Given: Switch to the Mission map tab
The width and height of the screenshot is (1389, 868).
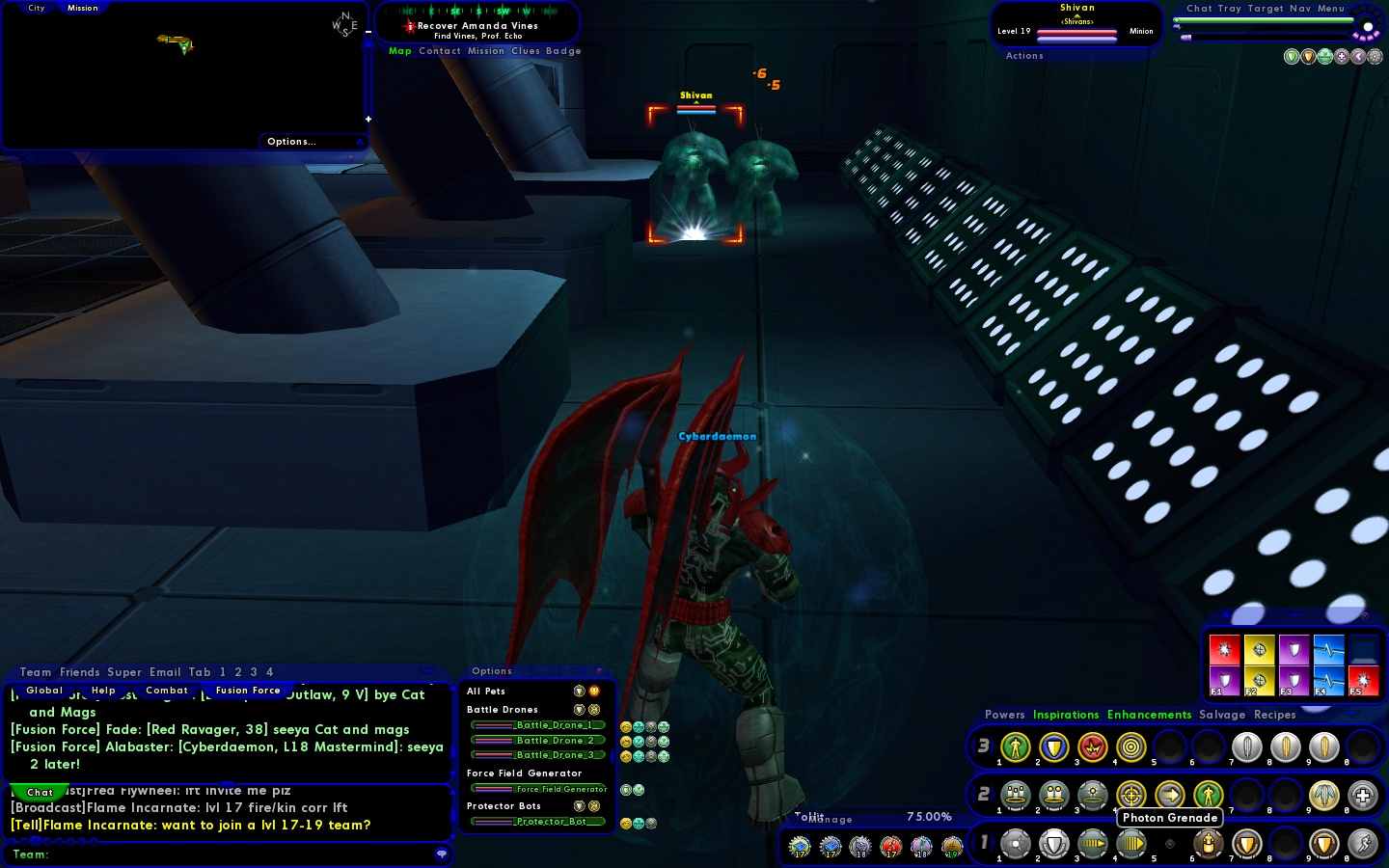Looking at the screenshot, I should click(82, 8).
